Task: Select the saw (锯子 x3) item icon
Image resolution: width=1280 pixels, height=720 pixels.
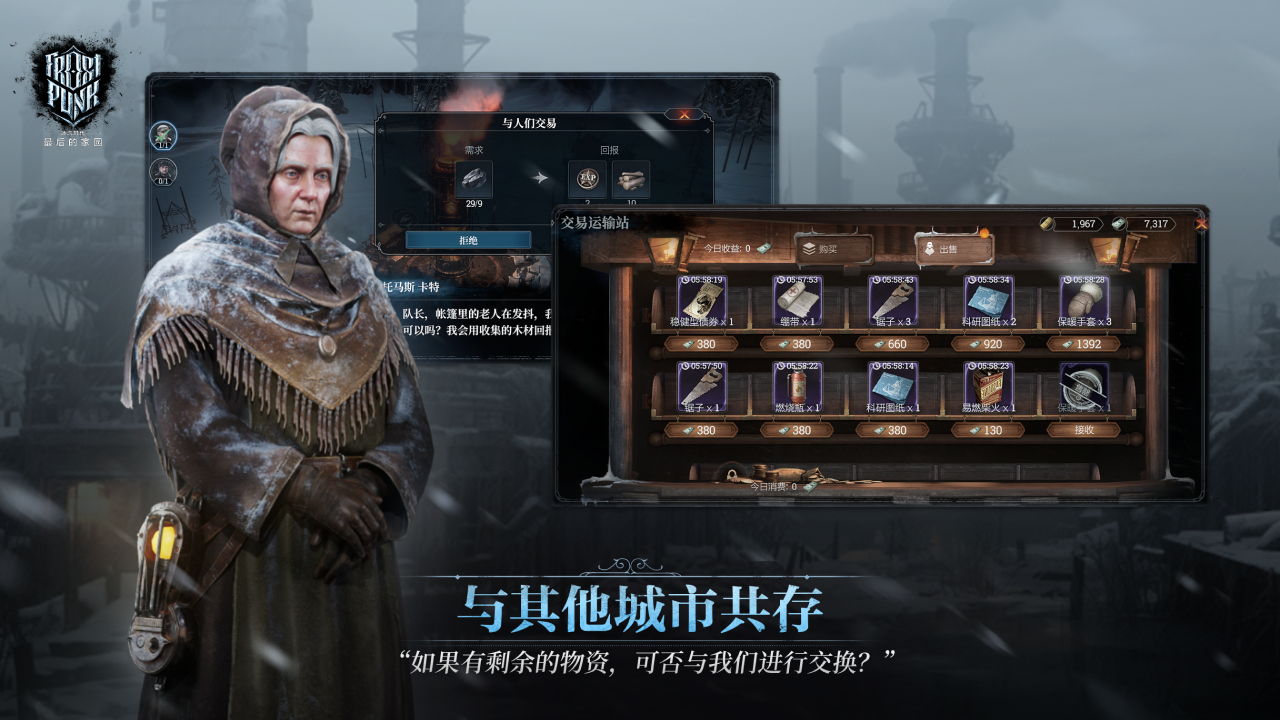Action: coord(895,300)
